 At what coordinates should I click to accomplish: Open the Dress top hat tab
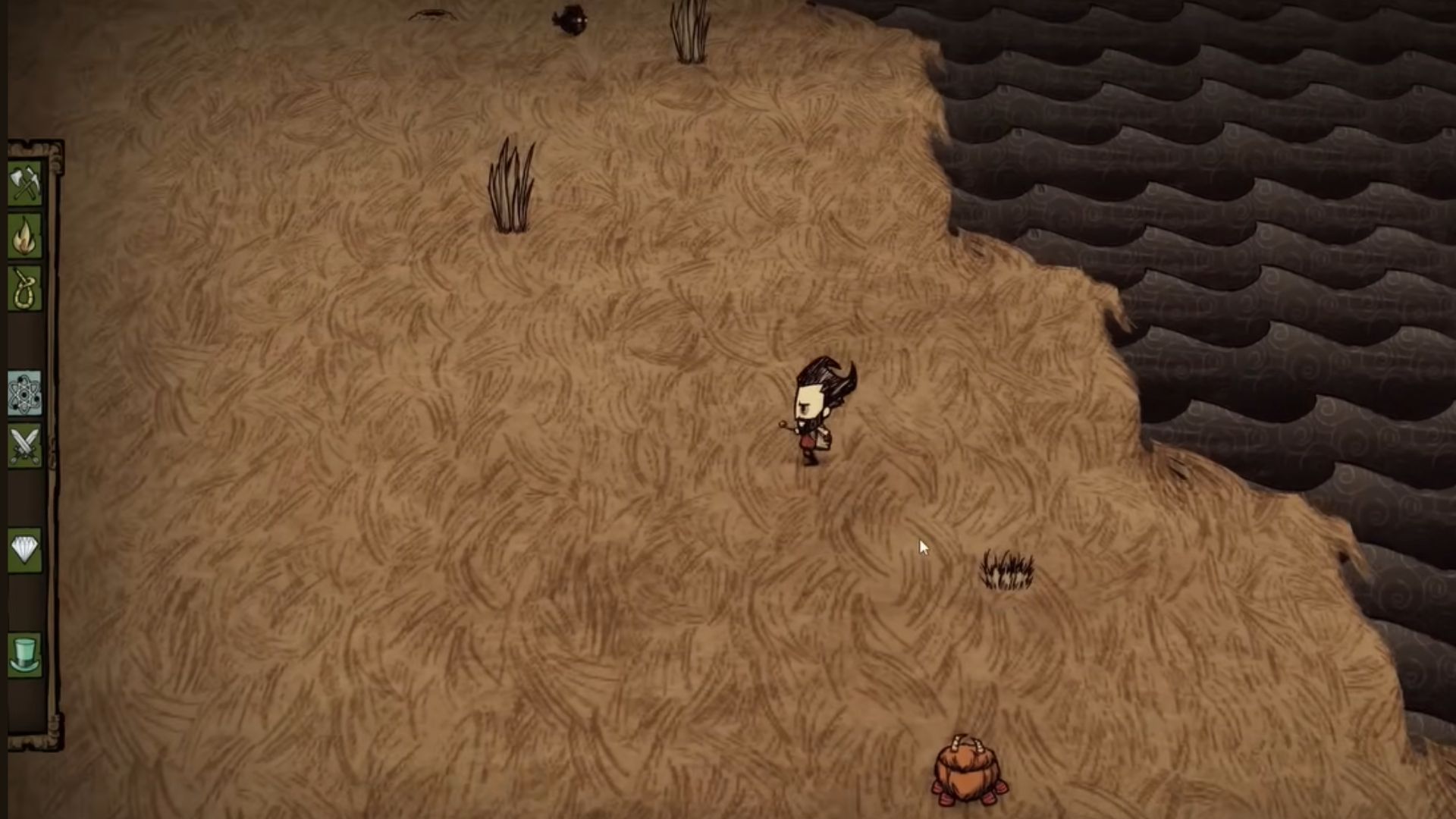pos(24,654)
